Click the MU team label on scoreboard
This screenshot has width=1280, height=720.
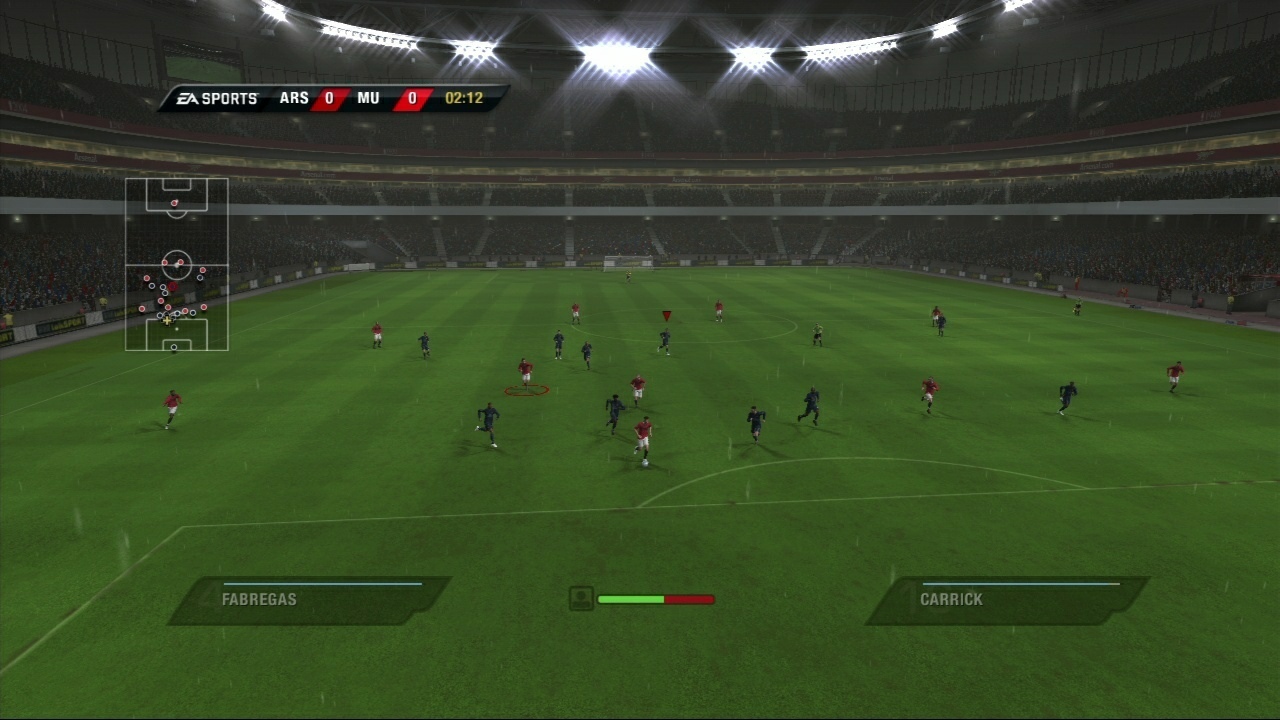click(x=368, y=98)
